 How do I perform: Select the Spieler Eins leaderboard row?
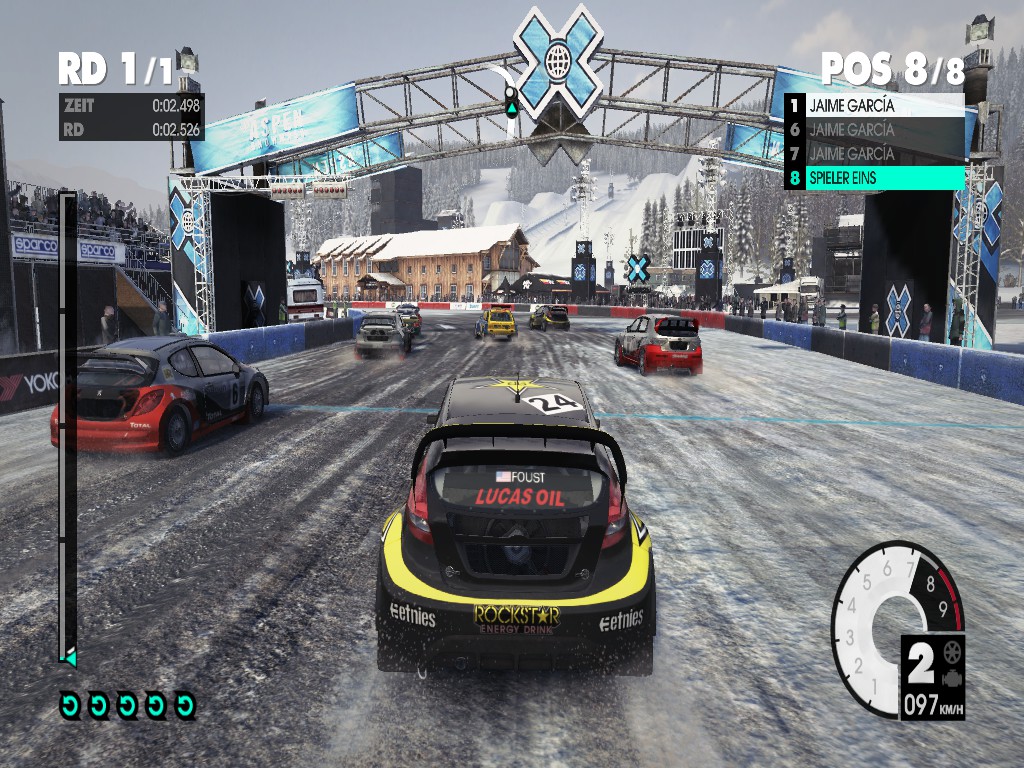[875, 178]
